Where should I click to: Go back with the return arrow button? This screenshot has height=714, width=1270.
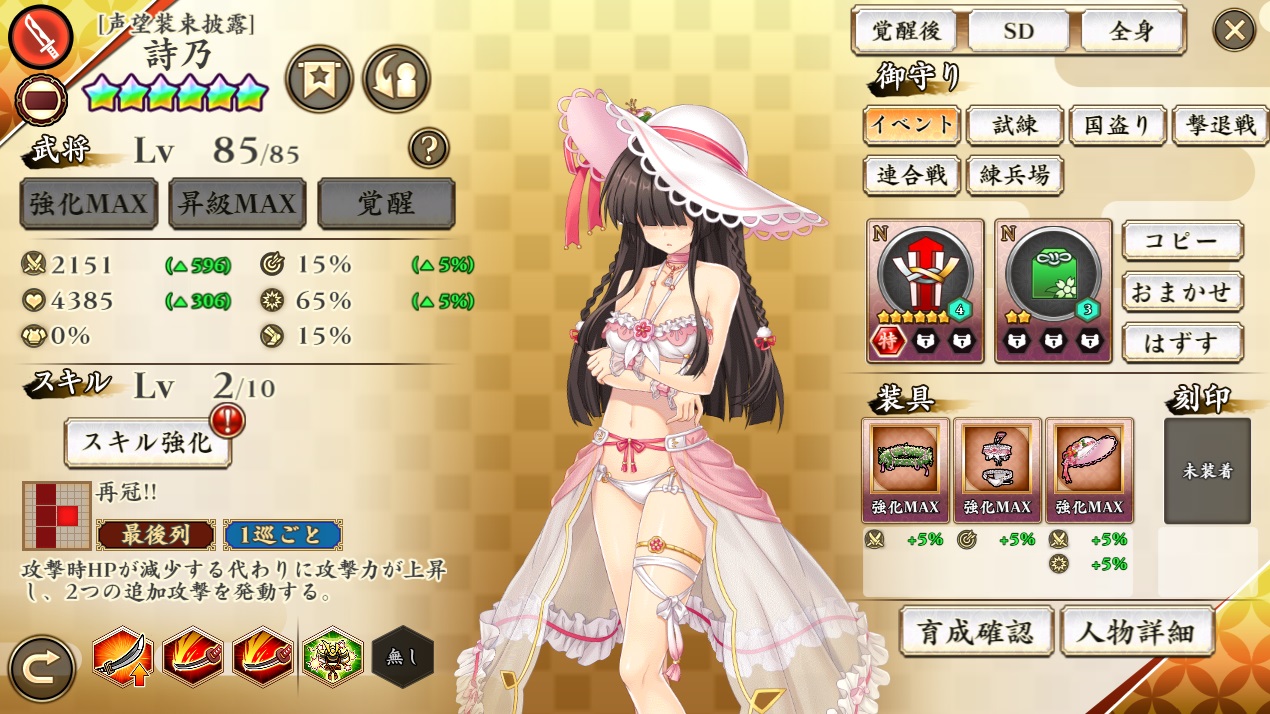coord(41,669)
